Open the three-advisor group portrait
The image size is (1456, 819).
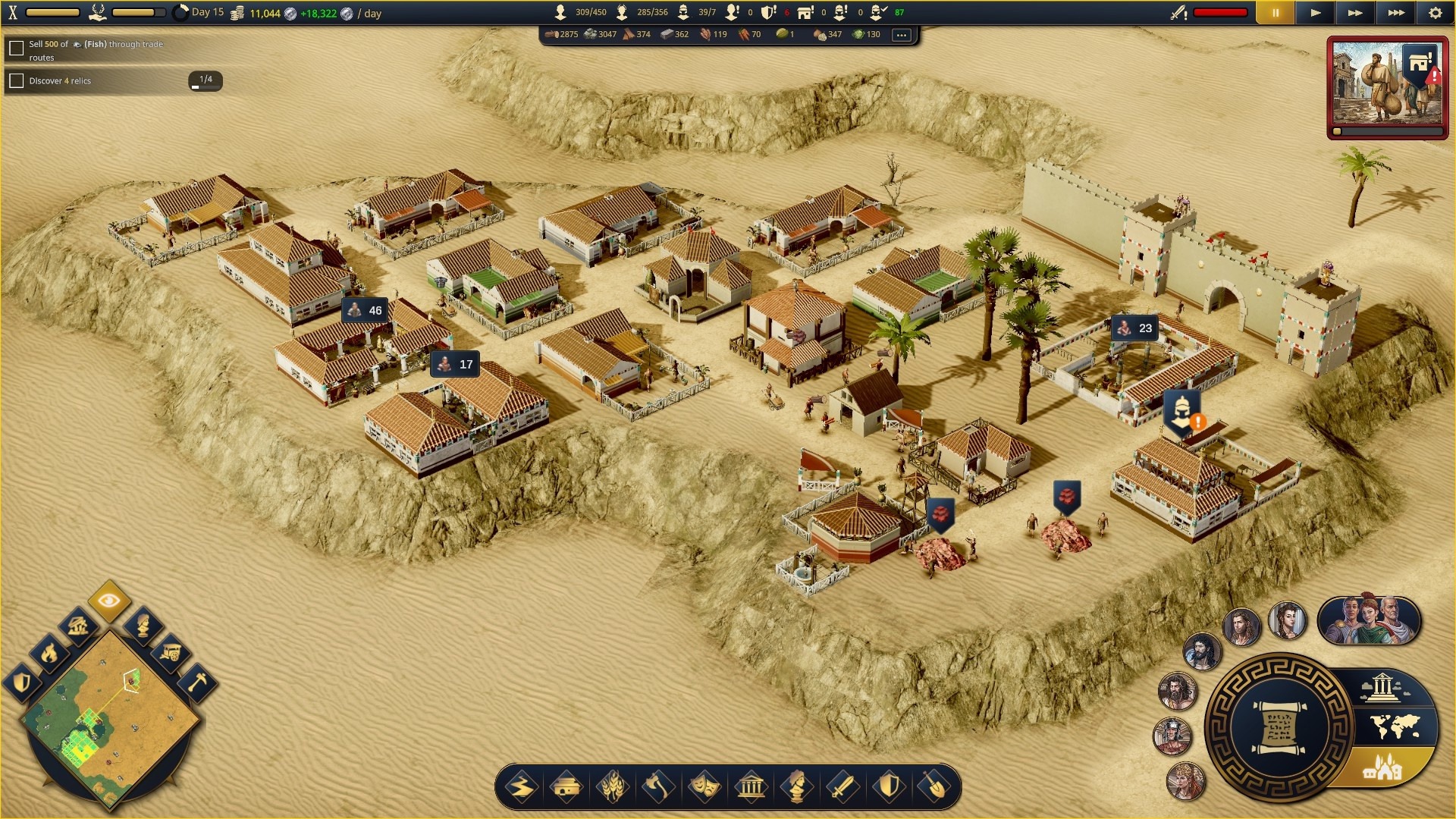coord(1368,620)
